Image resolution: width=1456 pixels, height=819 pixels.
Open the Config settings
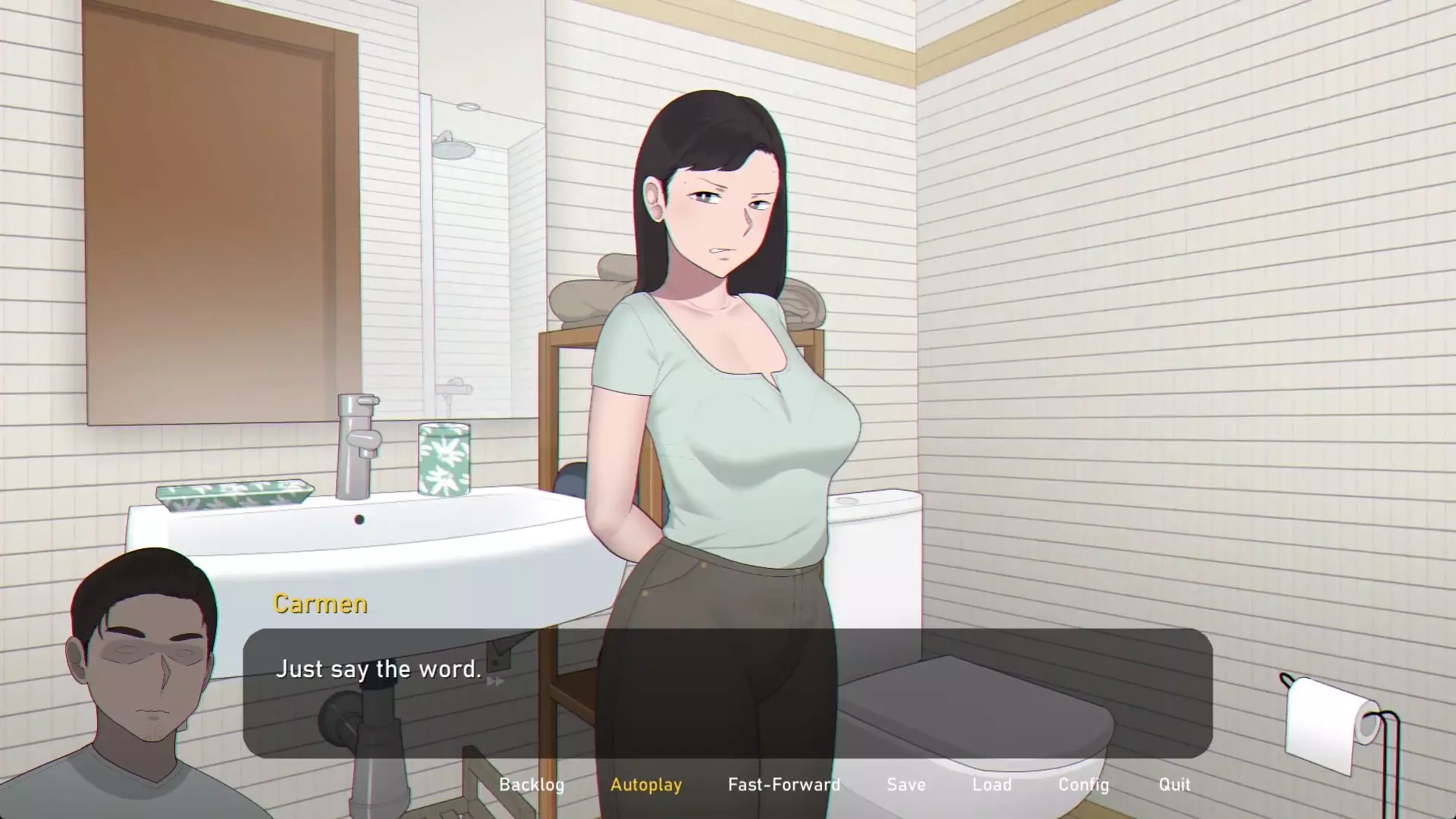coord(1084,784)
